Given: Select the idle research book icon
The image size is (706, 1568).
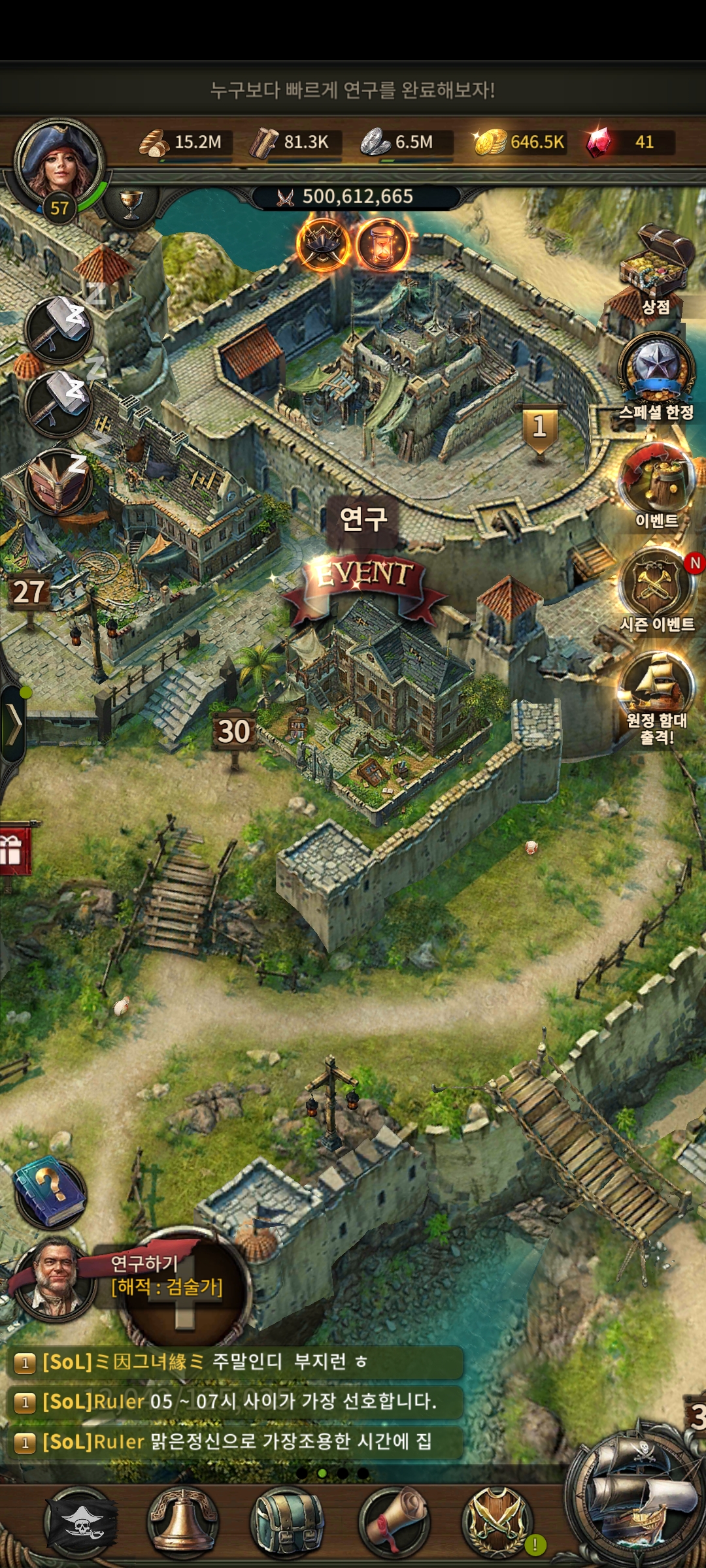Looking at the screenshot, I should tap(58, 483).
